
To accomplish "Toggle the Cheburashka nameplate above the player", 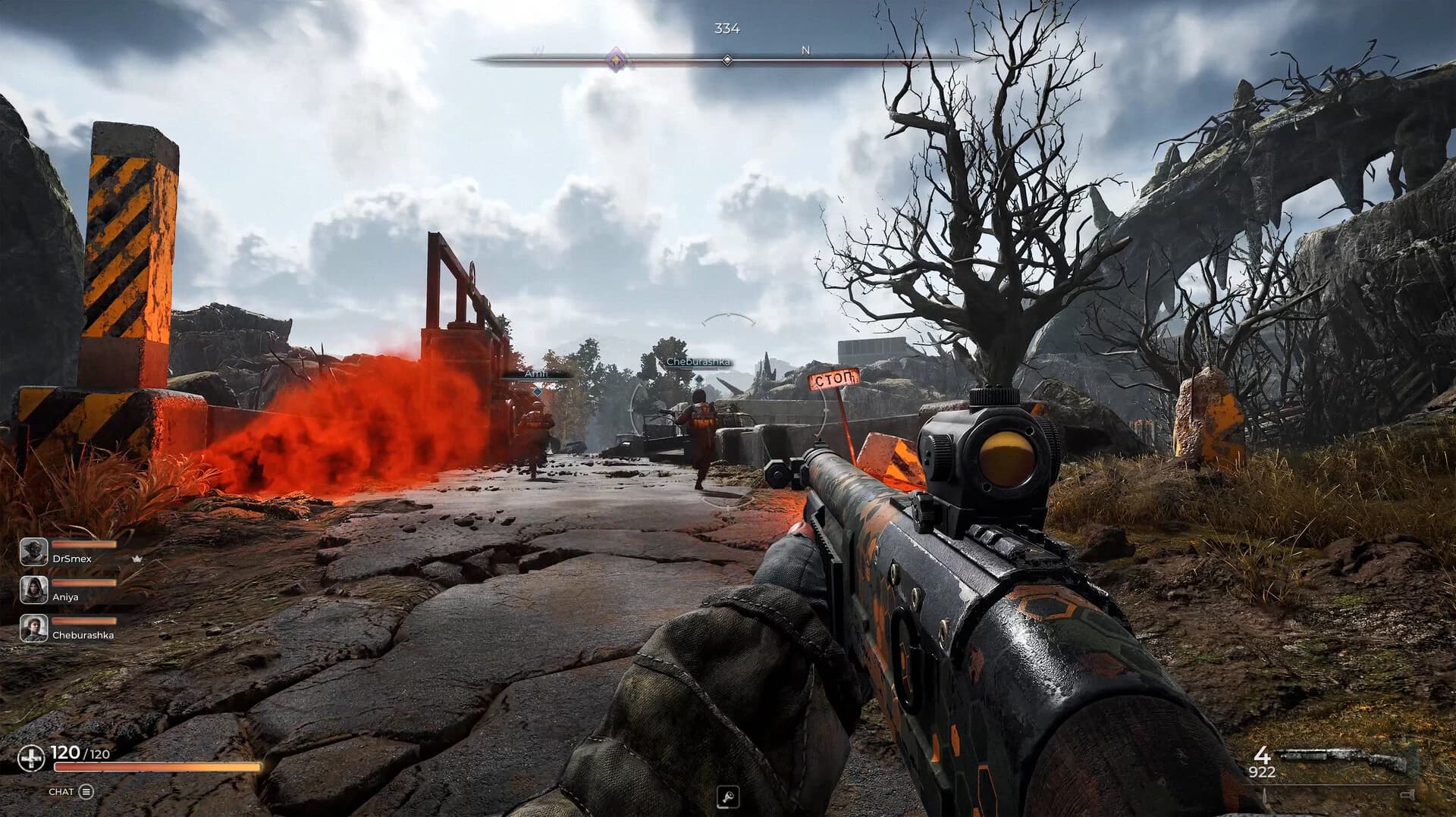I will (x=698, y=362).
